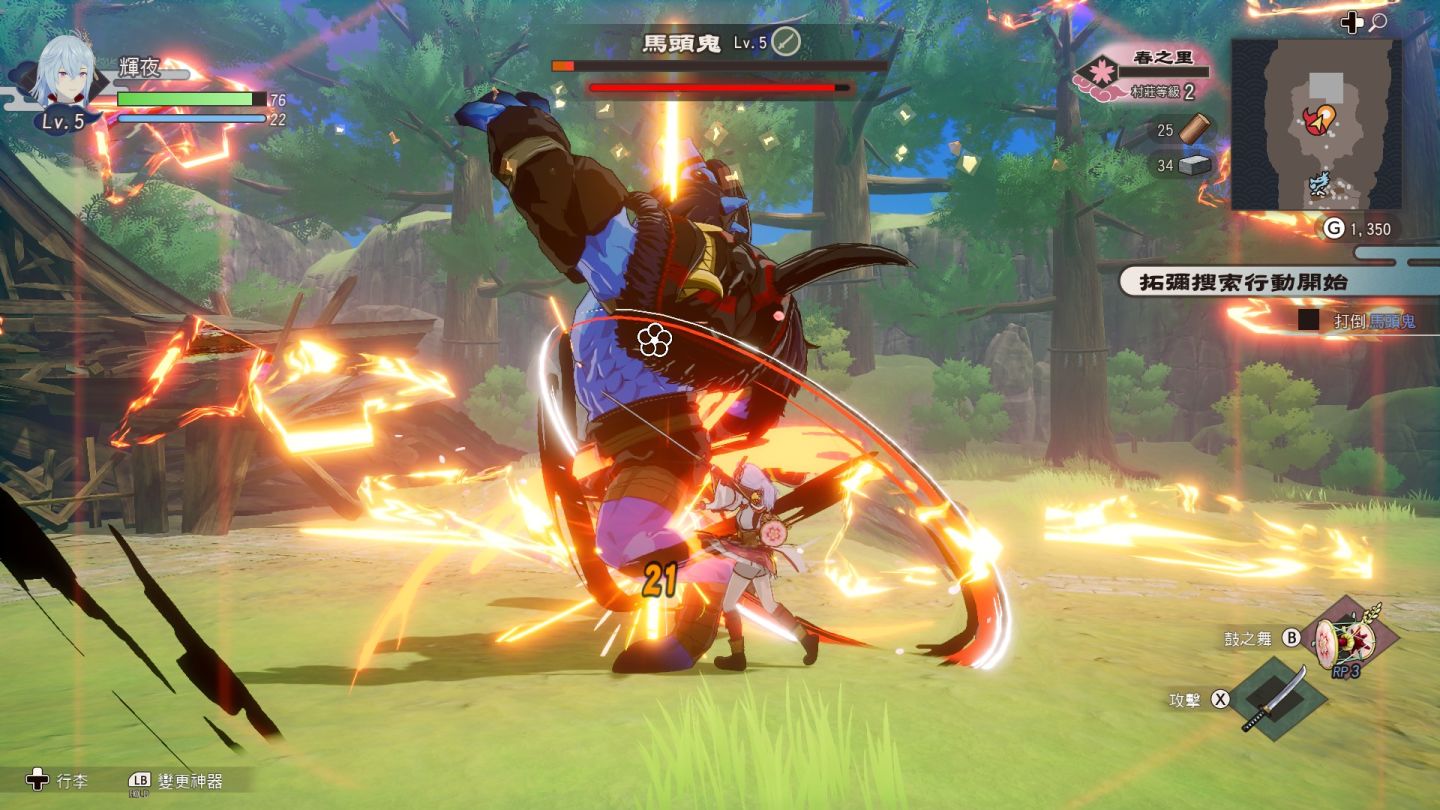Click the stone block resource icon
The image size is (1440, 810).
(x=1195, y=165)
